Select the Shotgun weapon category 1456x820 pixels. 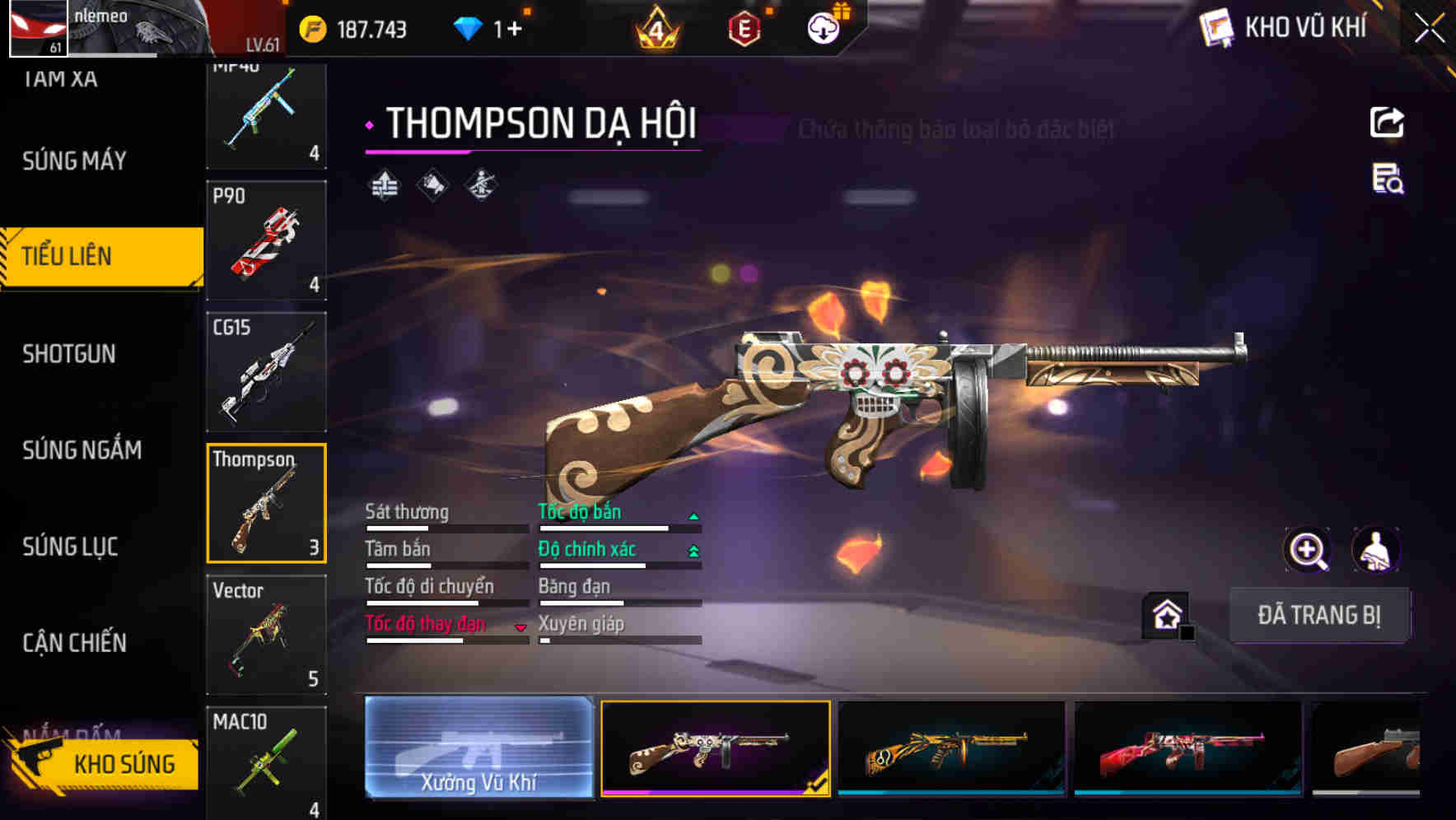(69, 354)
